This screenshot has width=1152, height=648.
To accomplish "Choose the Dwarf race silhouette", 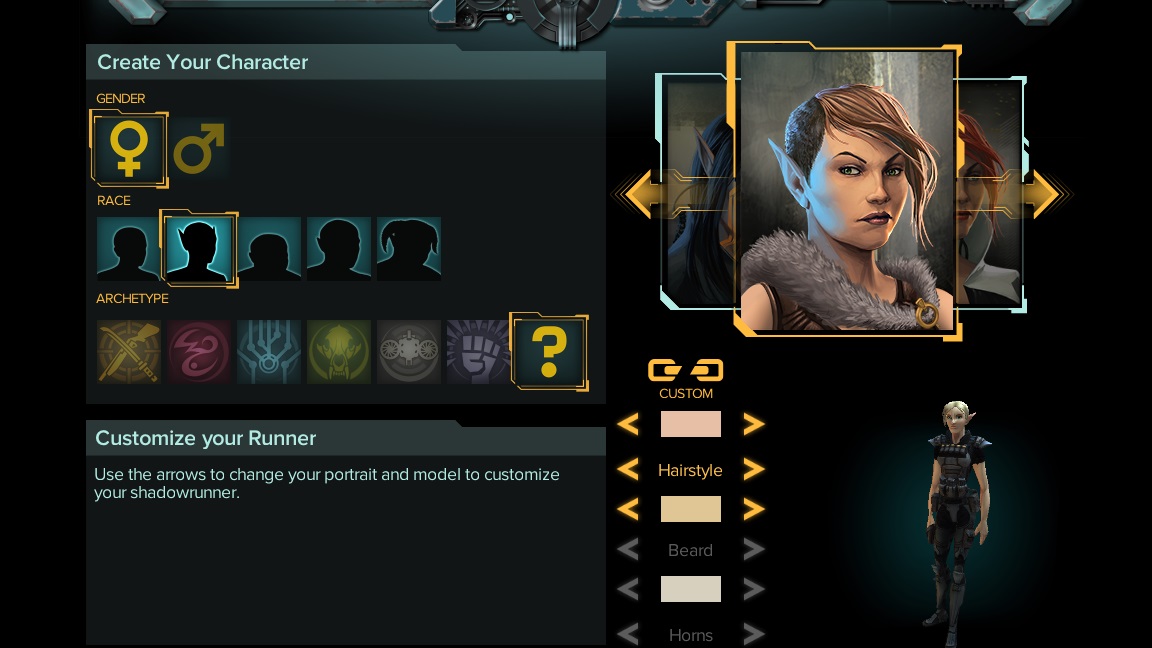I will (x=269, y=248).
